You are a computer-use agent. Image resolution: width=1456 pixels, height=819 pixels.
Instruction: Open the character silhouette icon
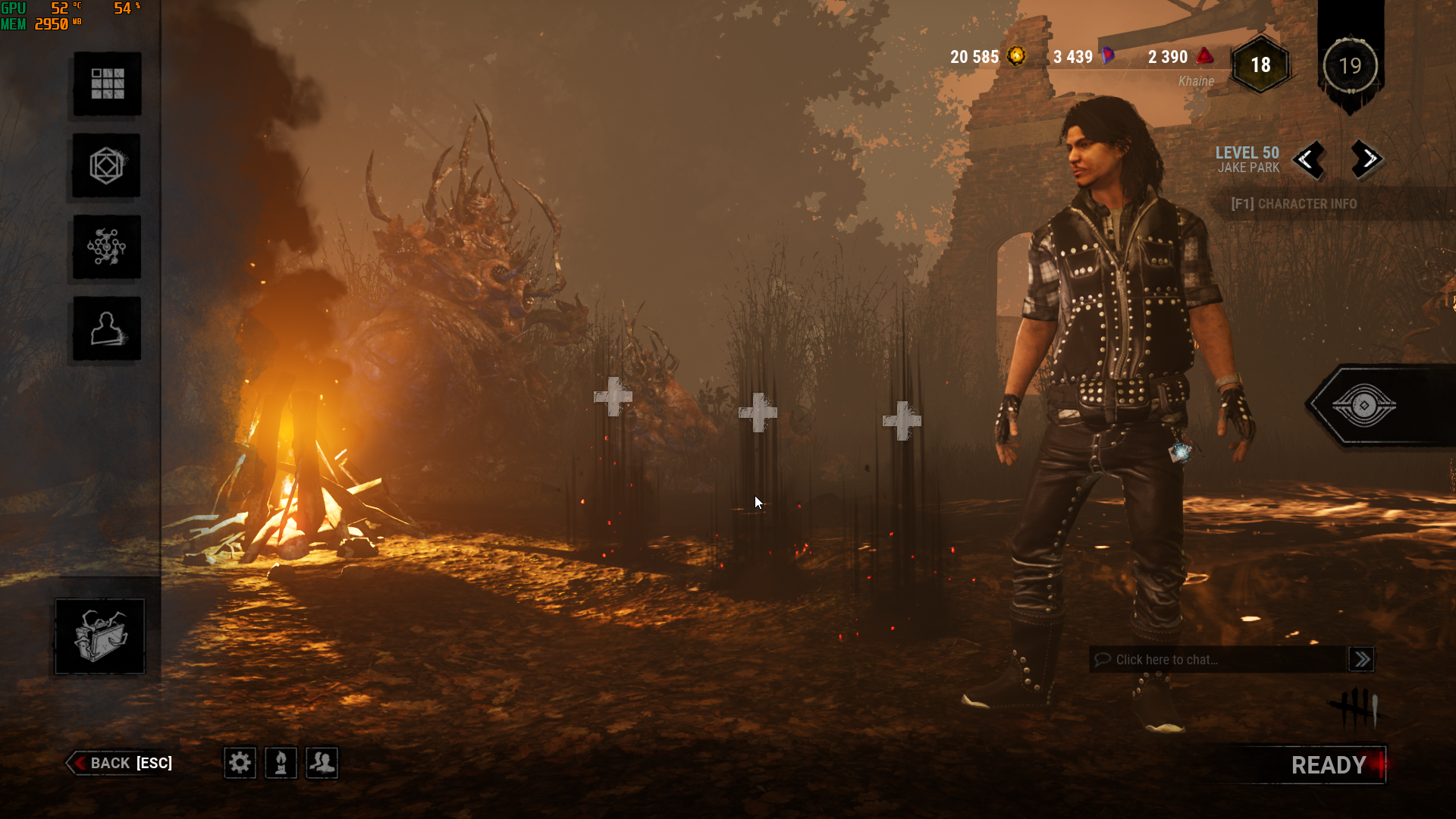(107, 329)
